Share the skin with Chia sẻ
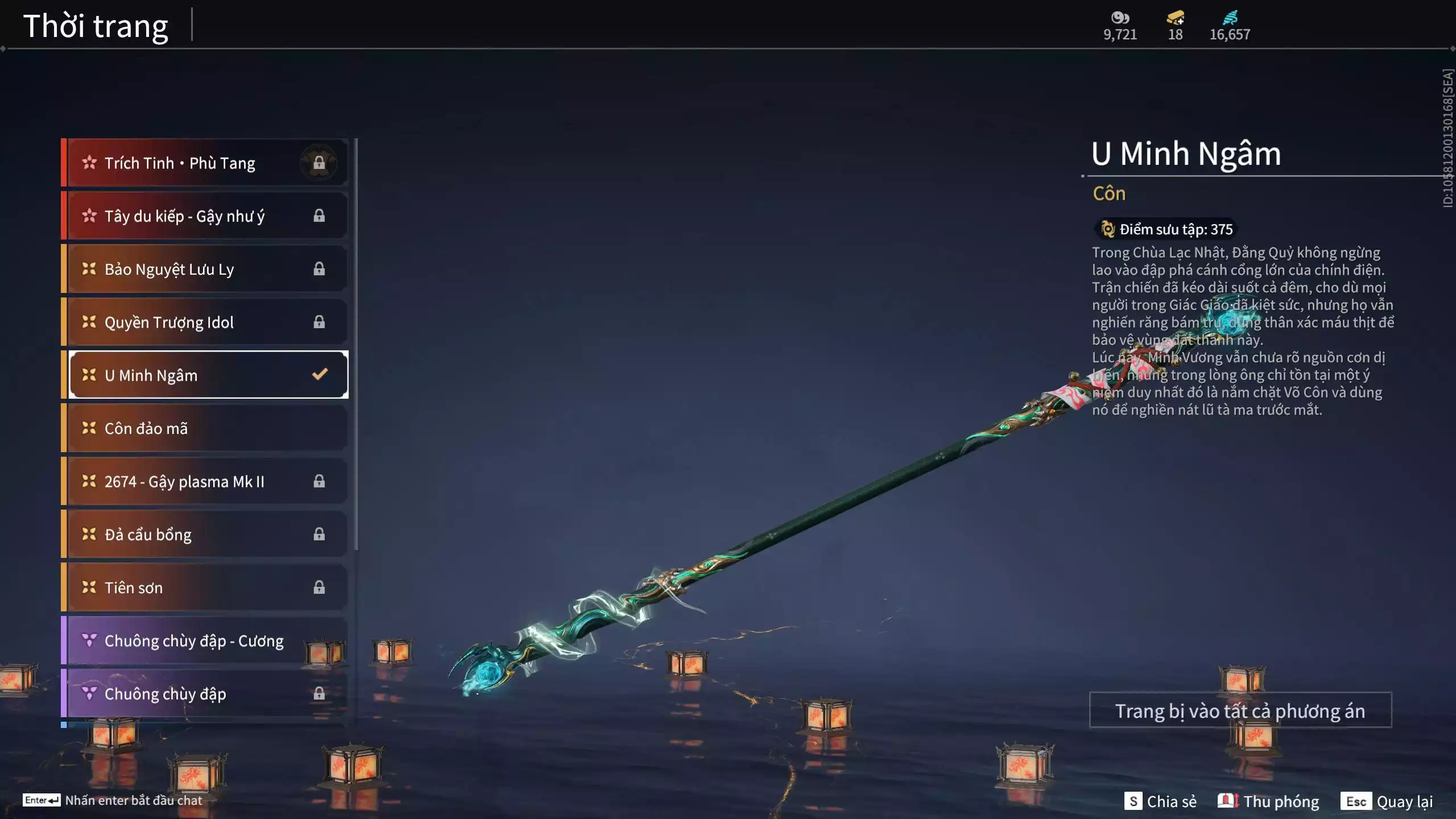Viewport: 1456px width, 819px height. 1160,801
